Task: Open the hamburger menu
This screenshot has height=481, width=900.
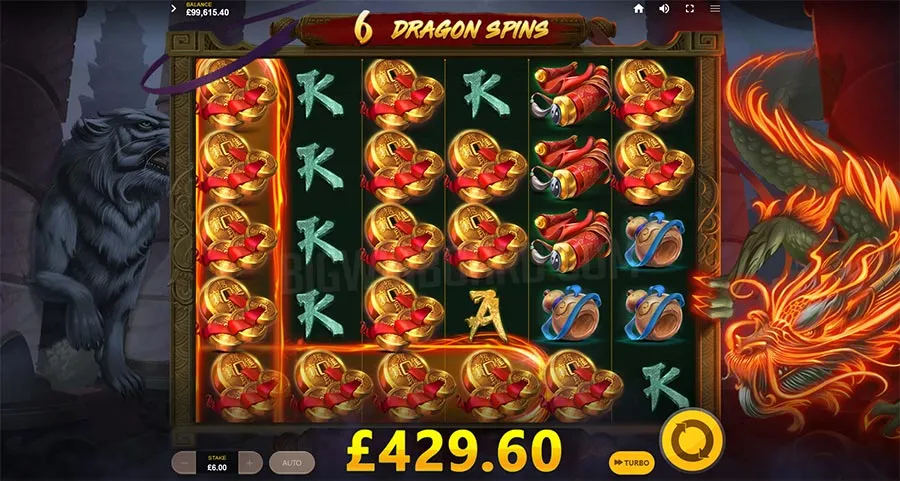Action: 715,9
